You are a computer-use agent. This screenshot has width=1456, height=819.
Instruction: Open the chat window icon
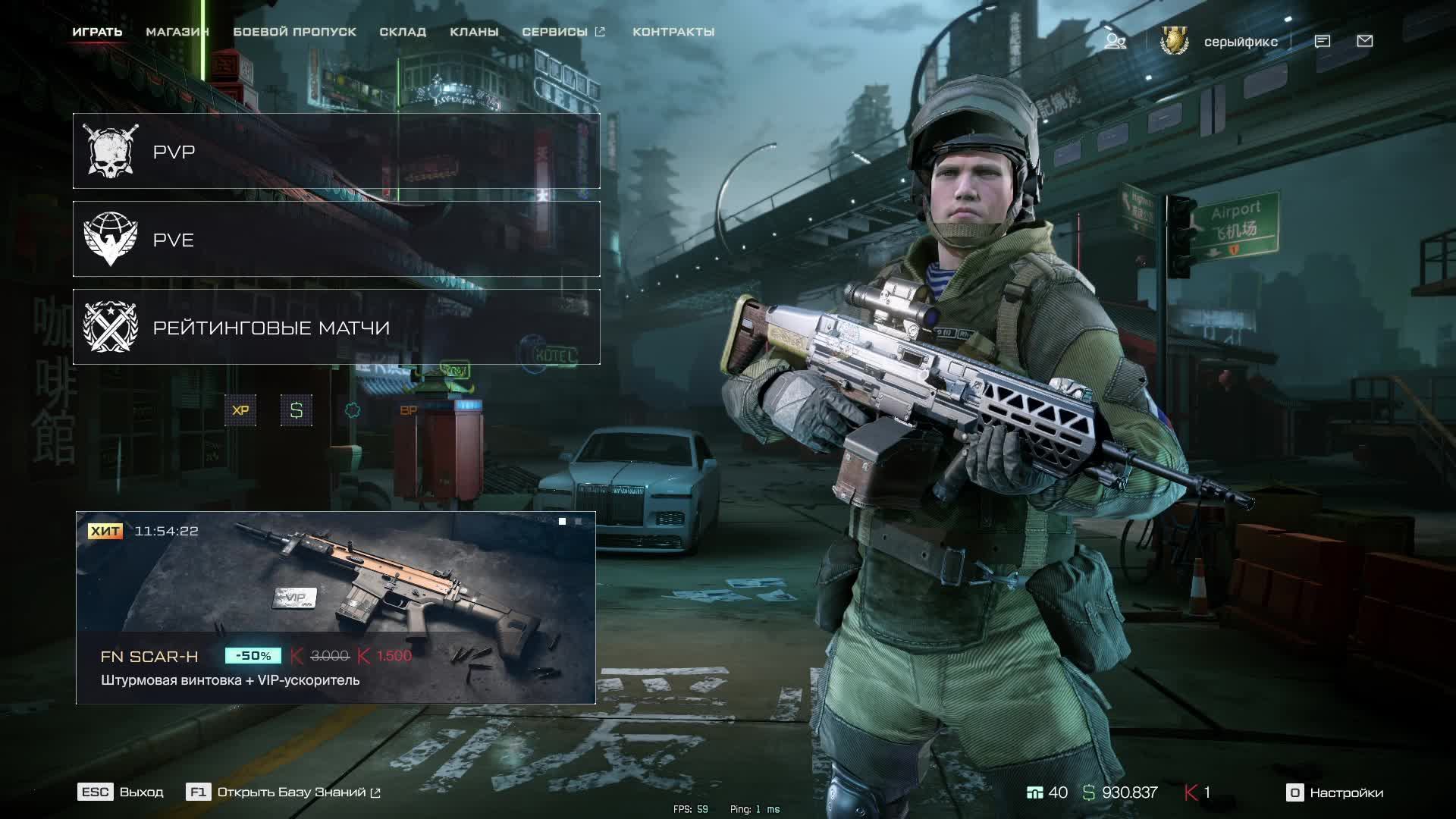(1323, 41)
